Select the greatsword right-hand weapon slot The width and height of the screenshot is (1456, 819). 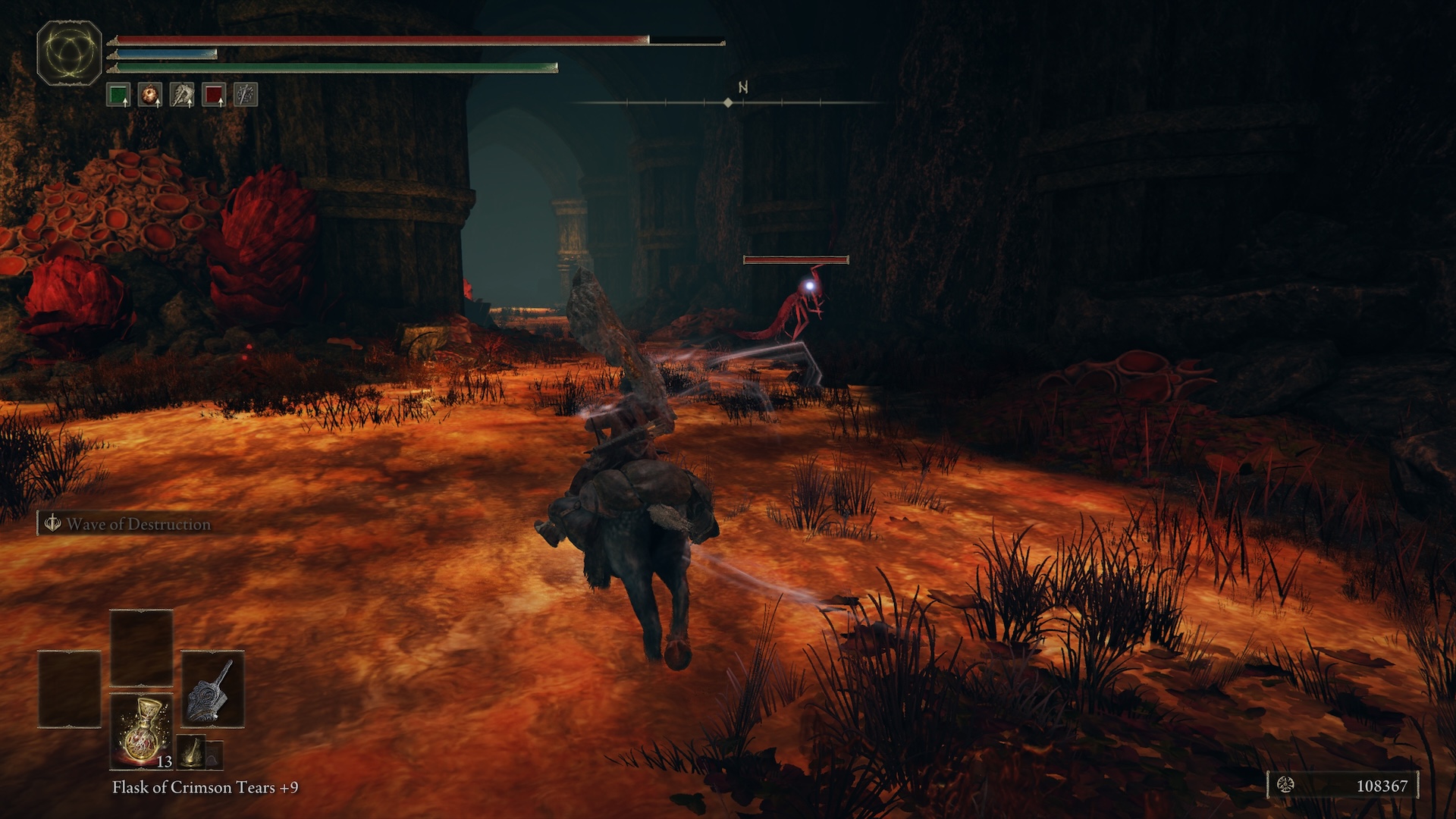[213, 690]
